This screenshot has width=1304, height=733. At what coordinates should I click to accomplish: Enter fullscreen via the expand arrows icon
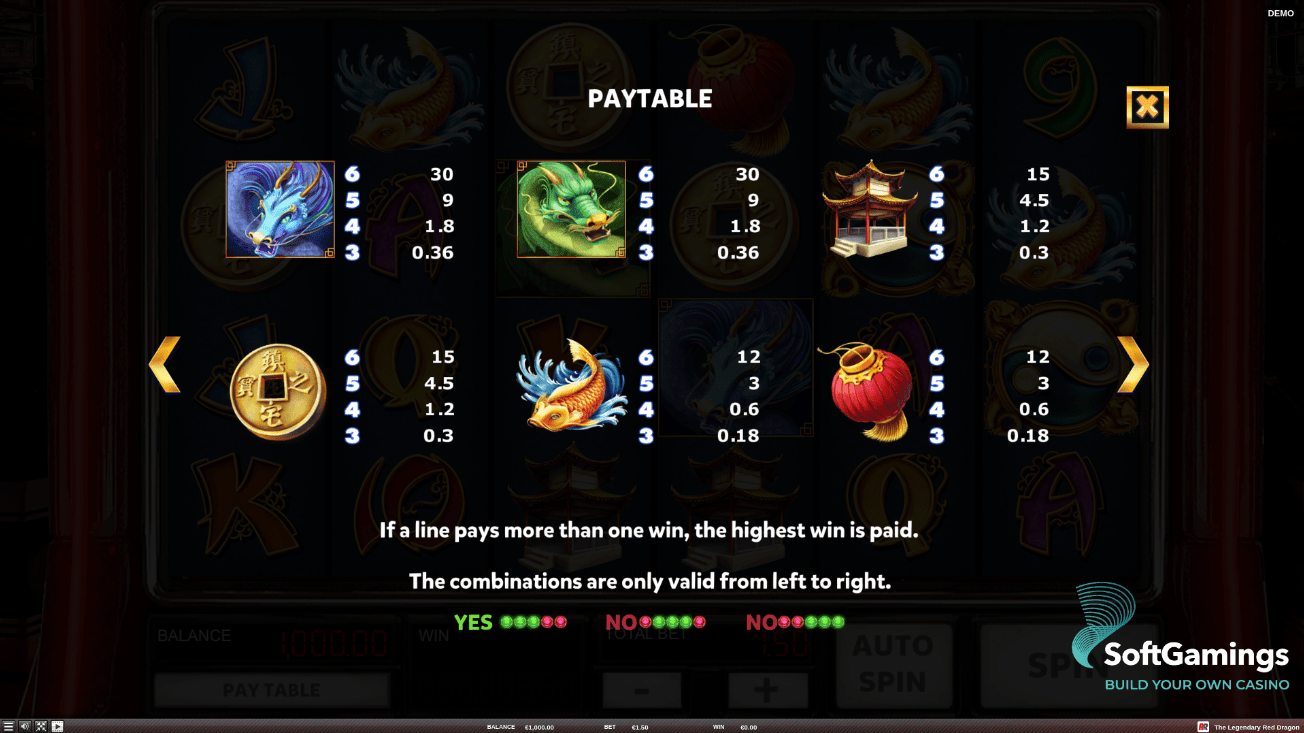pos(40,726)
